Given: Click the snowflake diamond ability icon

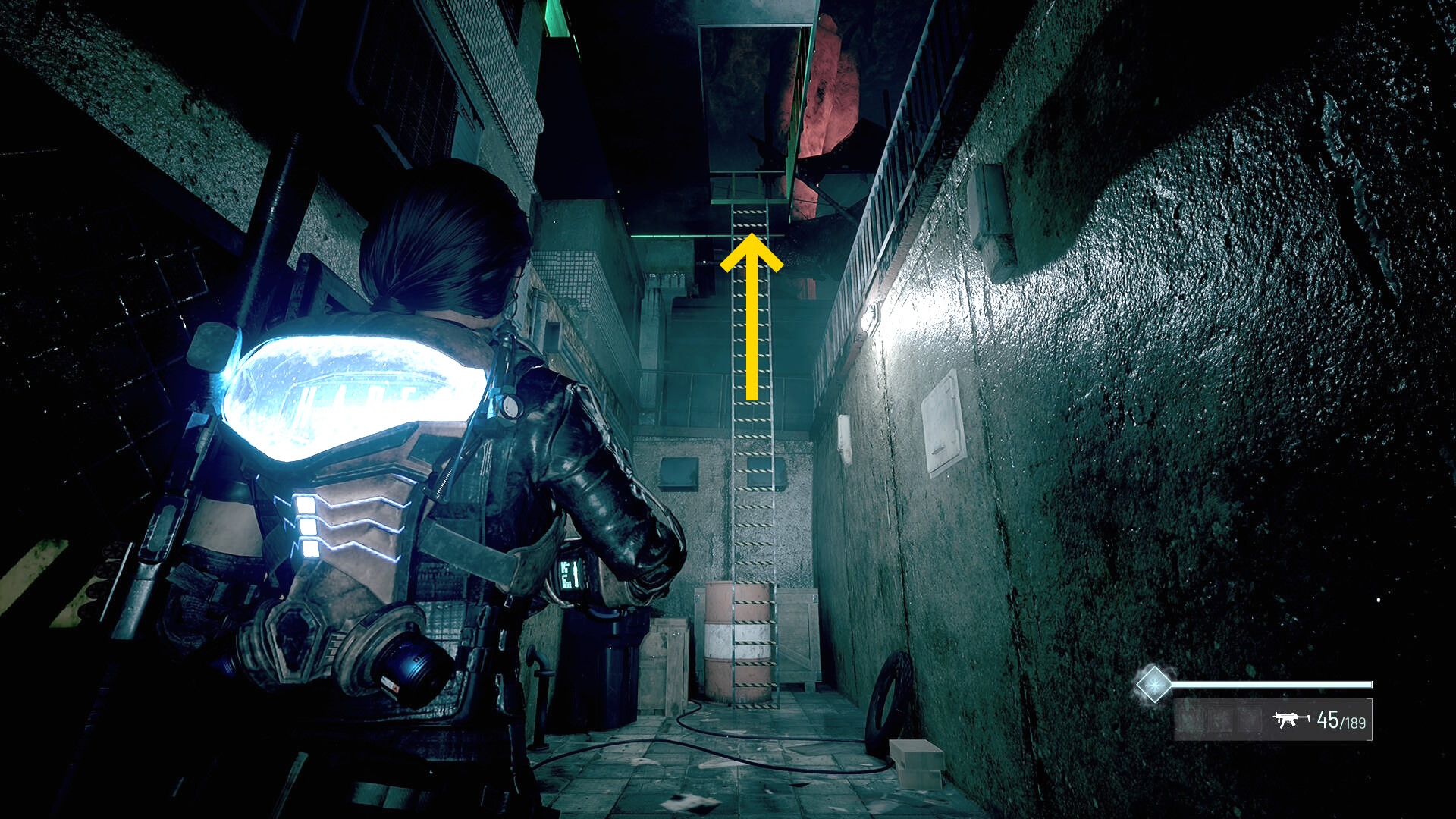Looking at the screenshot, I should coord(1153,684).
